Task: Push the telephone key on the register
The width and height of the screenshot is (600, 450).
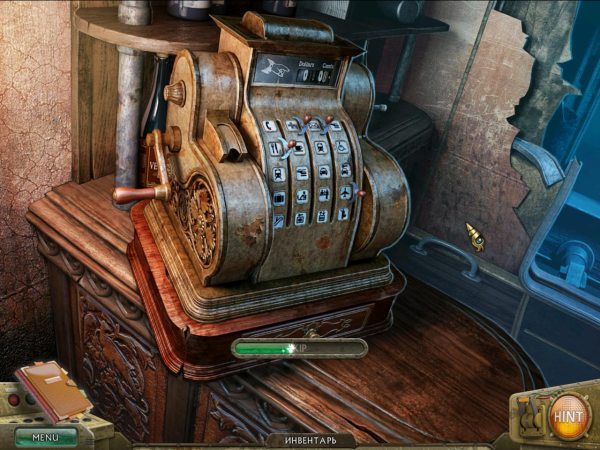Action: click(x=270, y=125)
